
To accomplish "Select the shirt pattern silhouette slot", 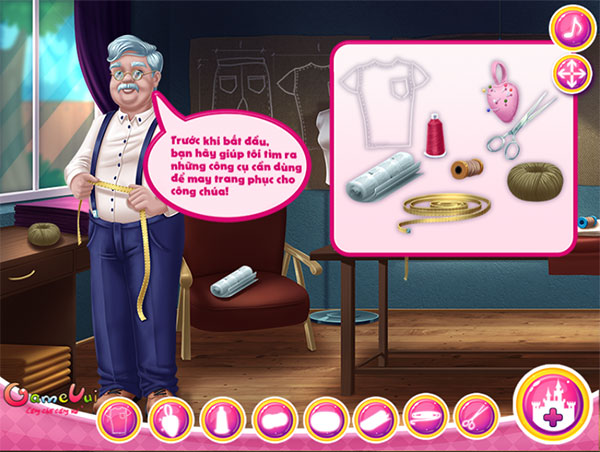I will coord(116,418).
